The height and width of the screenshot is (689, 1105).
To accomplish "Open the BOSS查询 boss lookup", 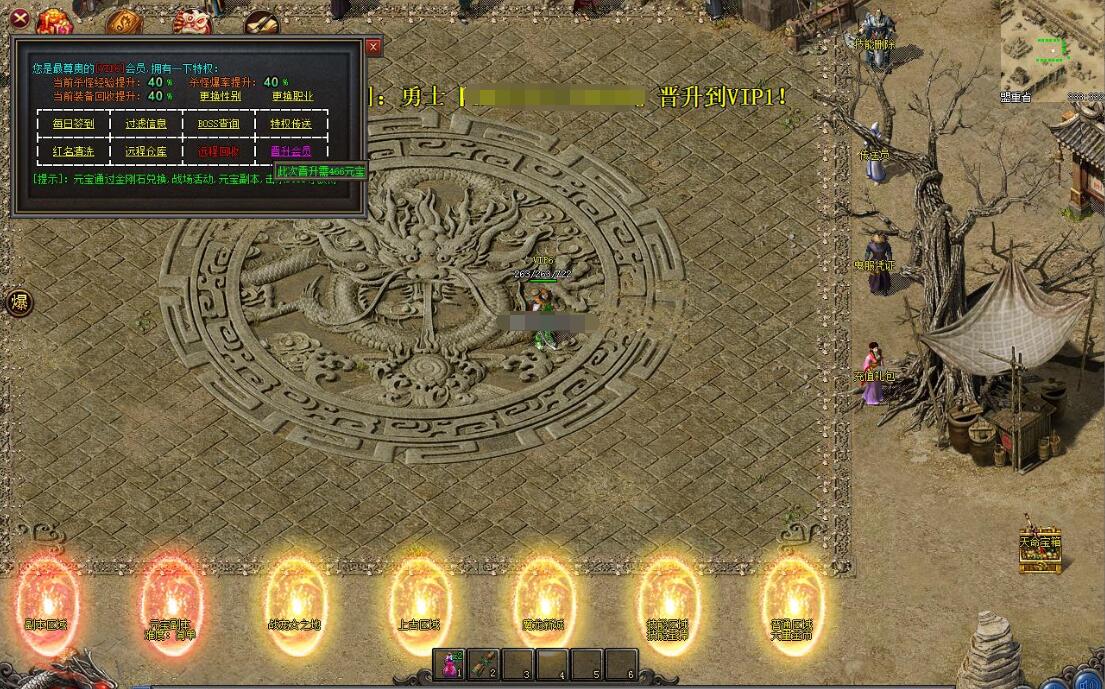I will point(218,124).
